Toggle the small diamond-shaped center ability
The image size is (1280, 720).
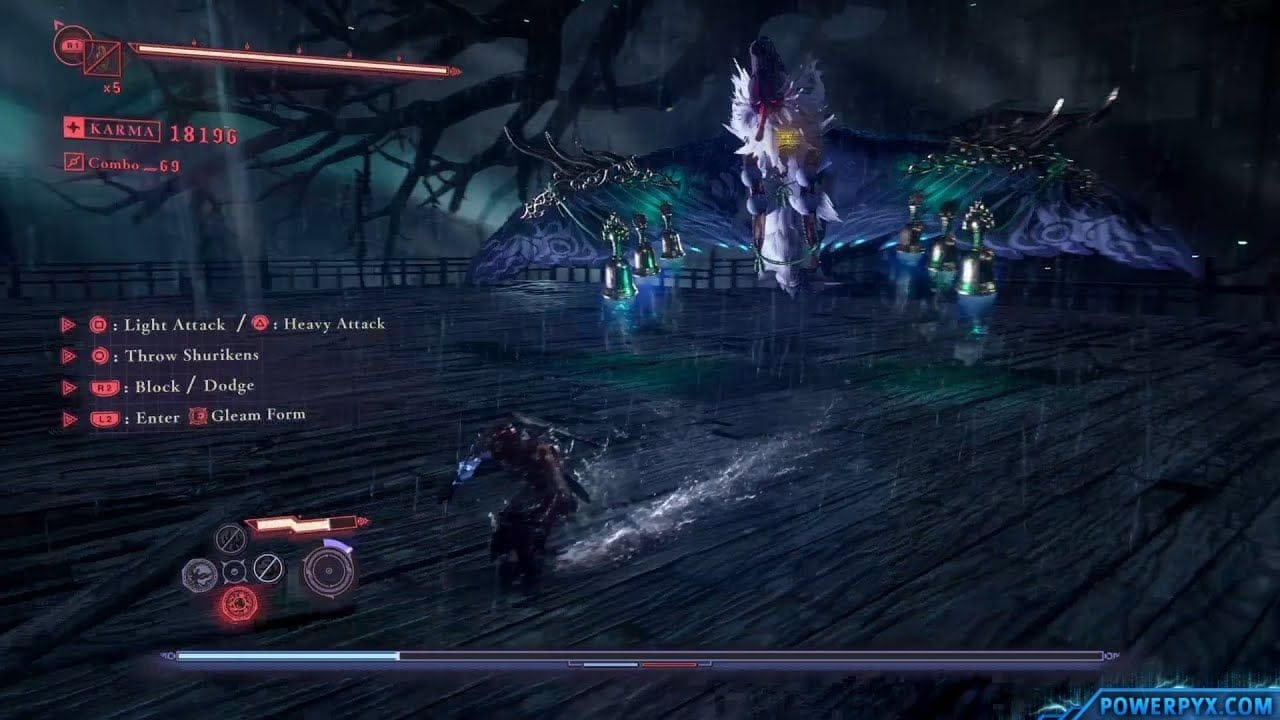[x=234, y=571]
